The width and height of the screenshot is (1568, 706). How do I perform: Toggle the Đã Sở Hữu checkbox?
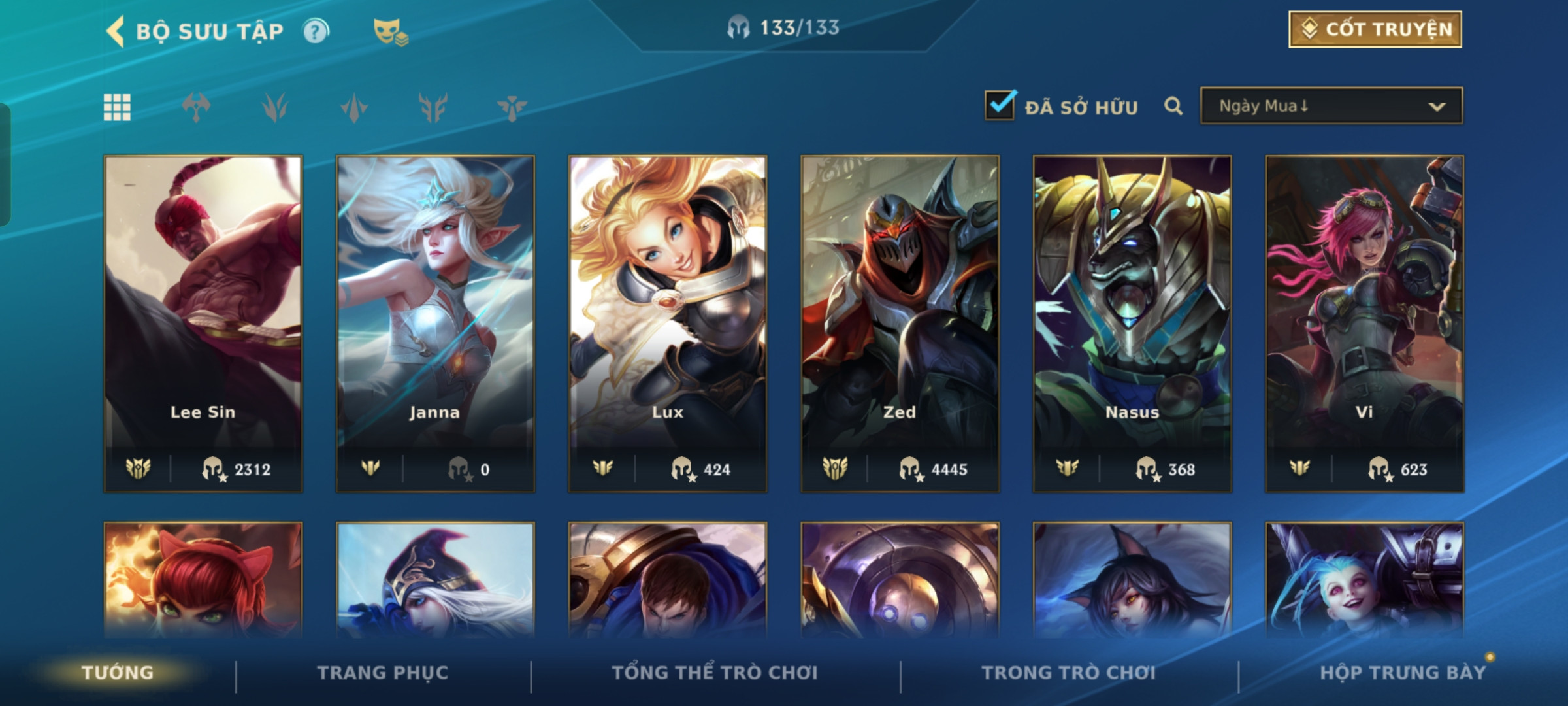click(x=1000, y=106)
